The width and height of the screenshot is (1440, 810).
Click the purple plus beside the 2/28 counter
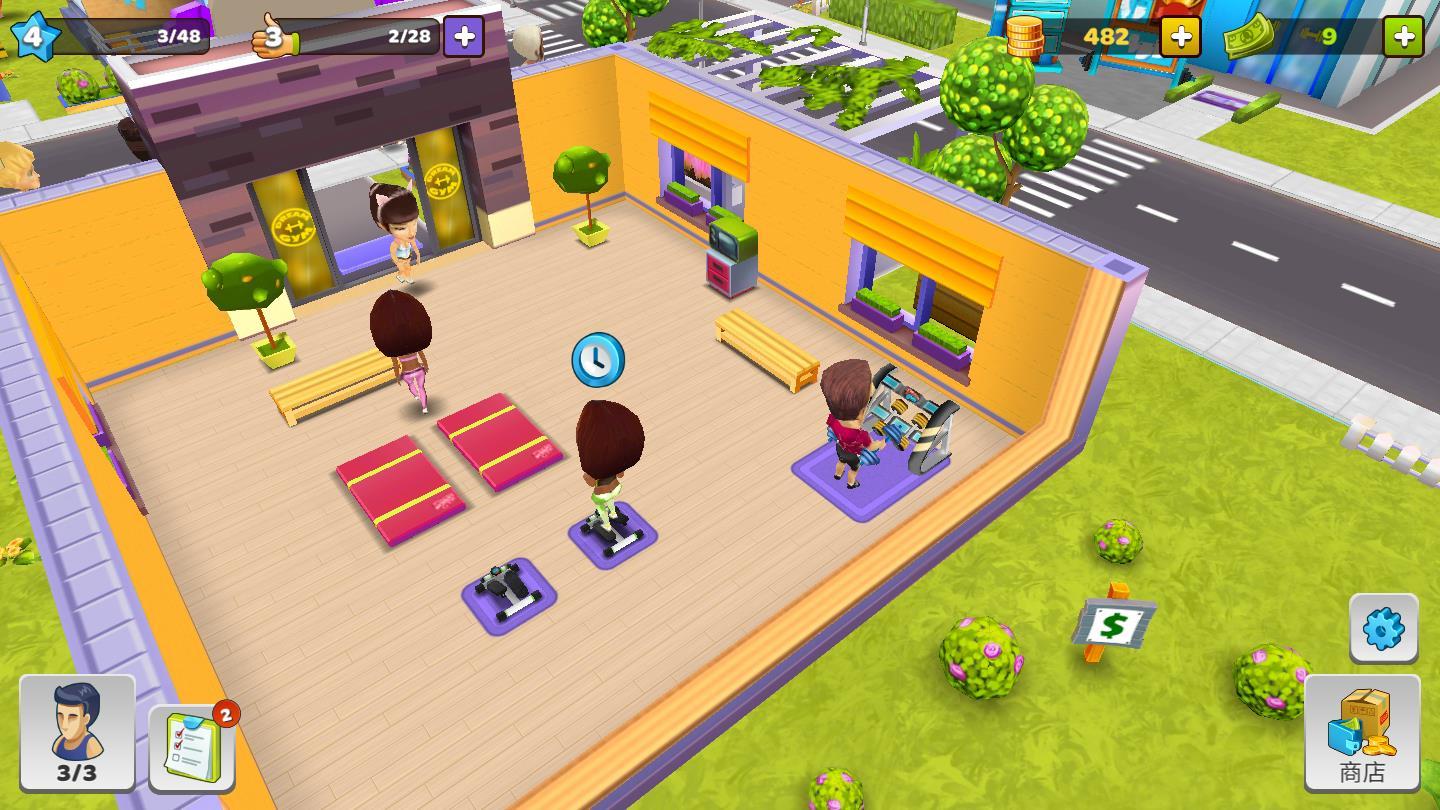coord(462,36)
